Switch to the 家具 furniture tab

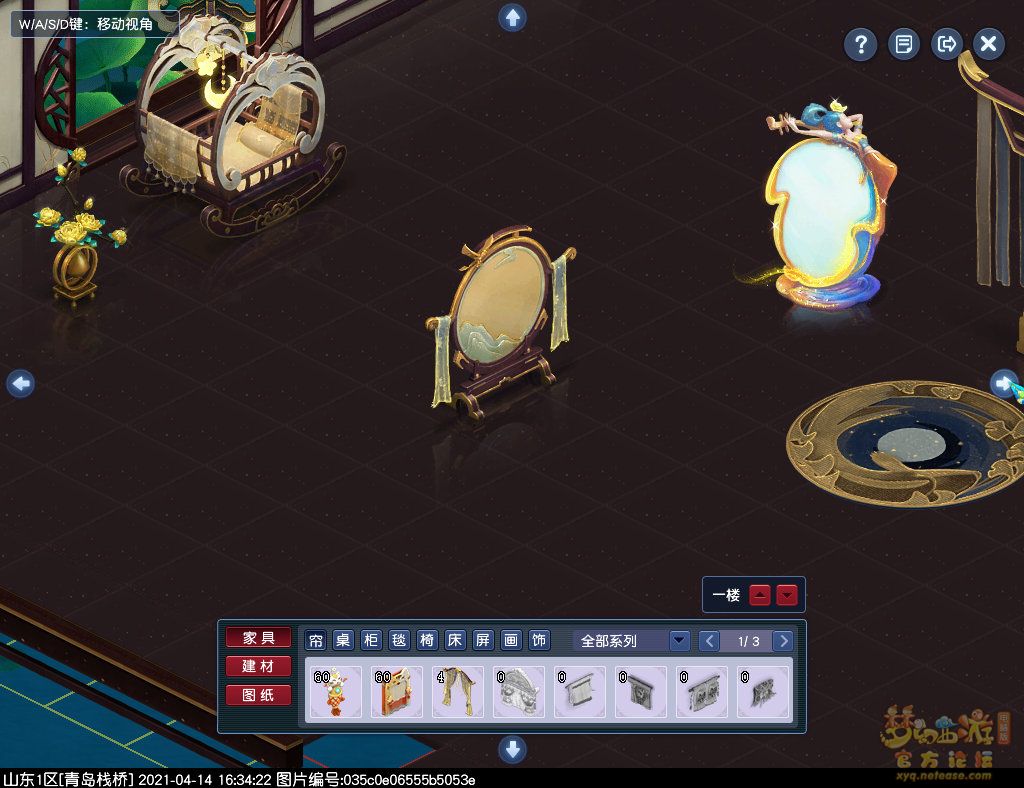tap(258, 638)
